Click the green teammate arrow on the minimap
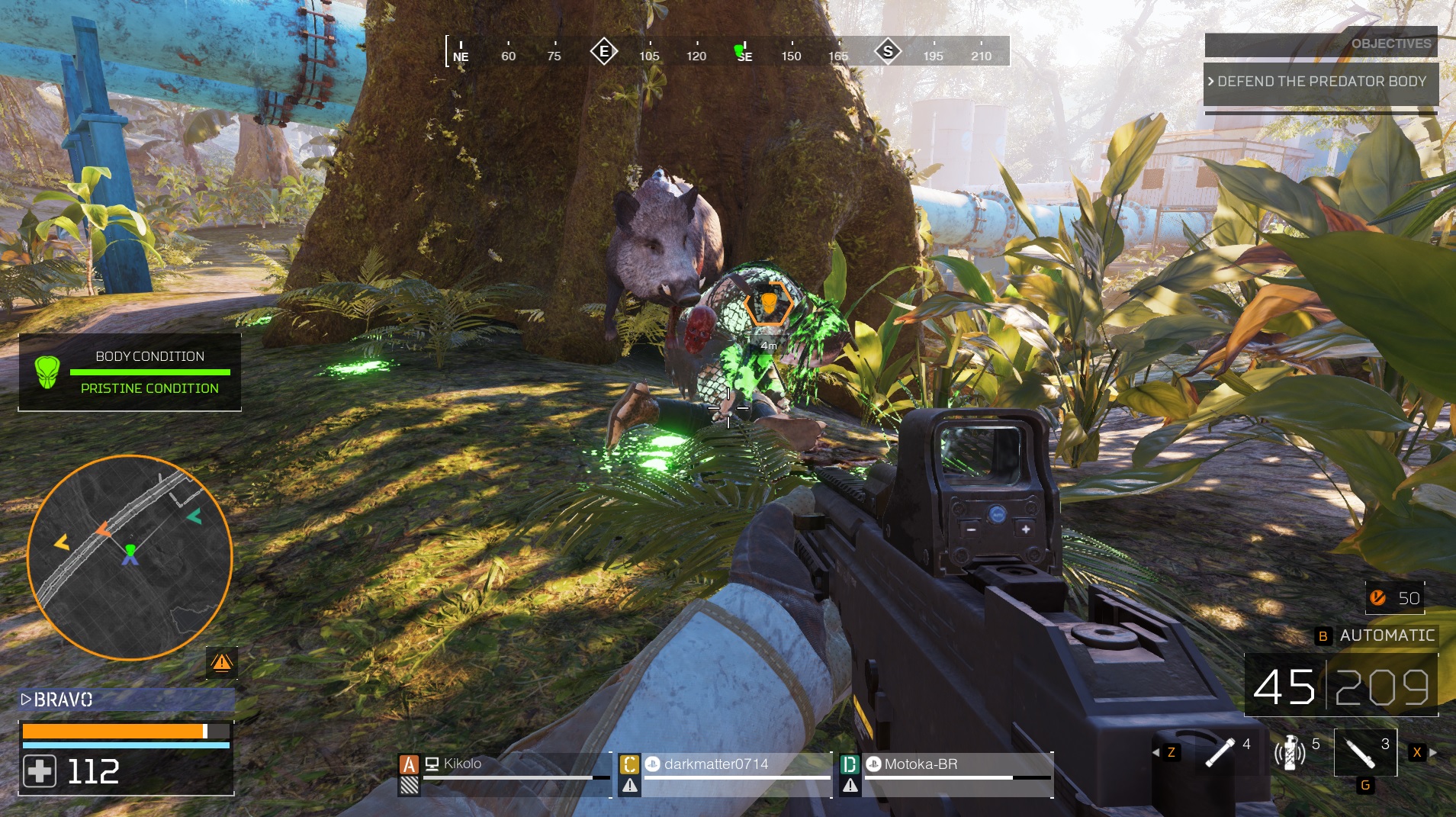The width and height of the screenshot is (1456, 817). [x=194, y=516]
